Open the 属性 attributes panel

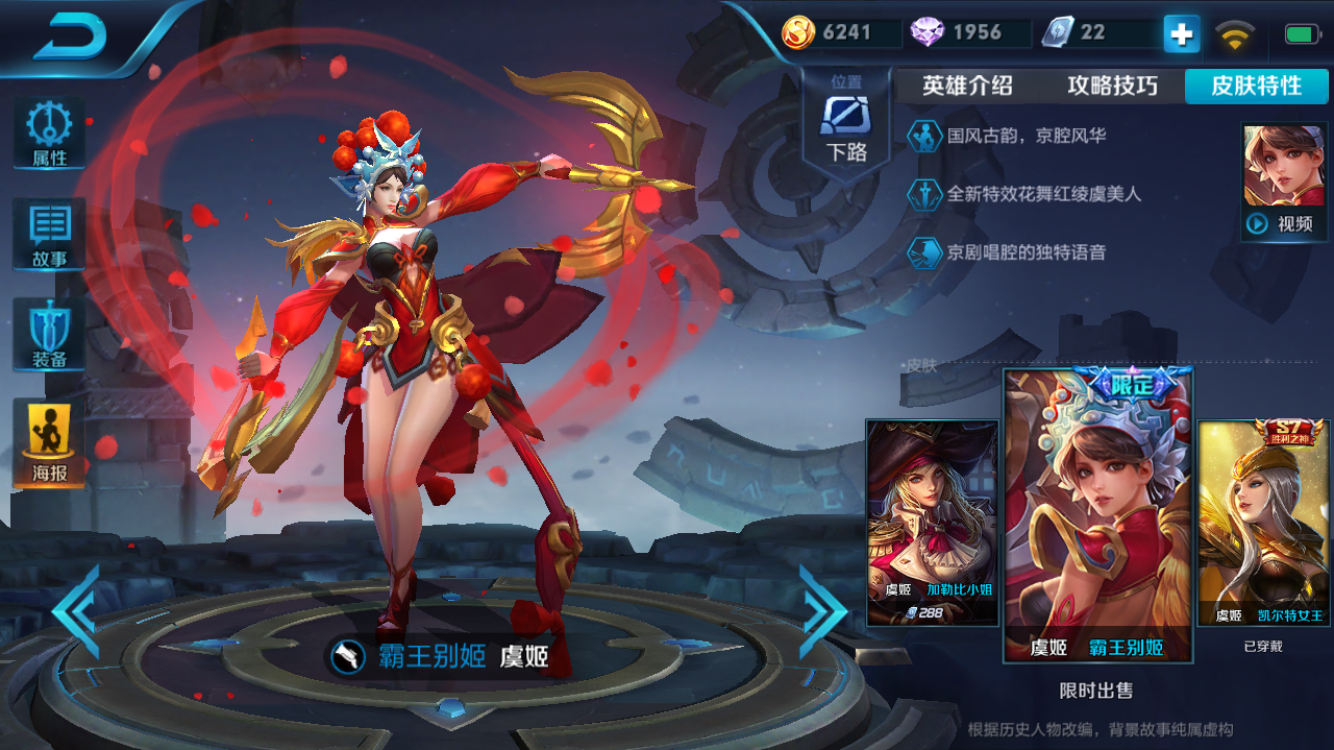point(49,134)
